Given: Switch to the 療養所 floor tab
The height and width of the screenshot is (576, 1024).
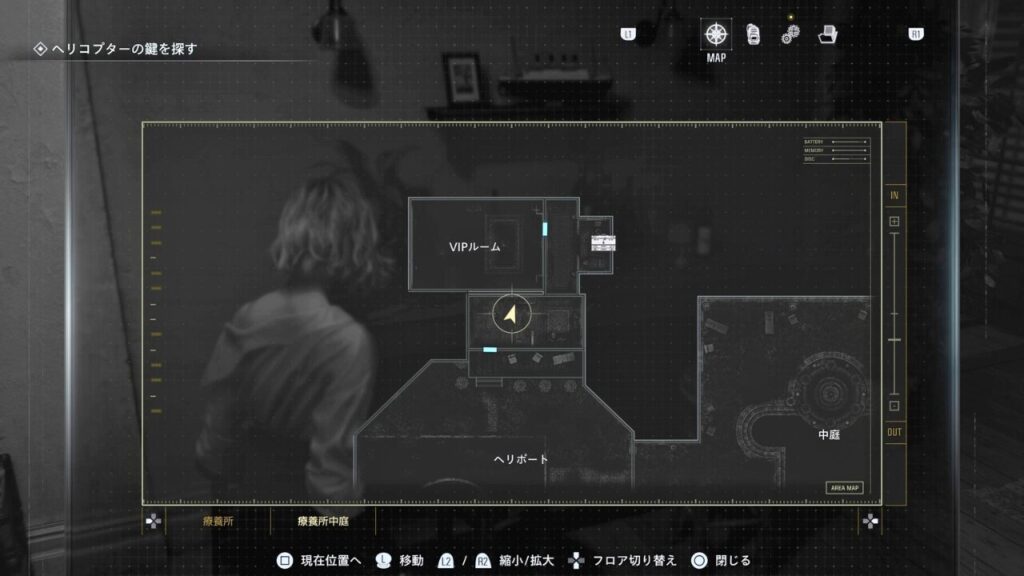Looking at the screenshot, I should pyautogui.click(x=217, y=521).
